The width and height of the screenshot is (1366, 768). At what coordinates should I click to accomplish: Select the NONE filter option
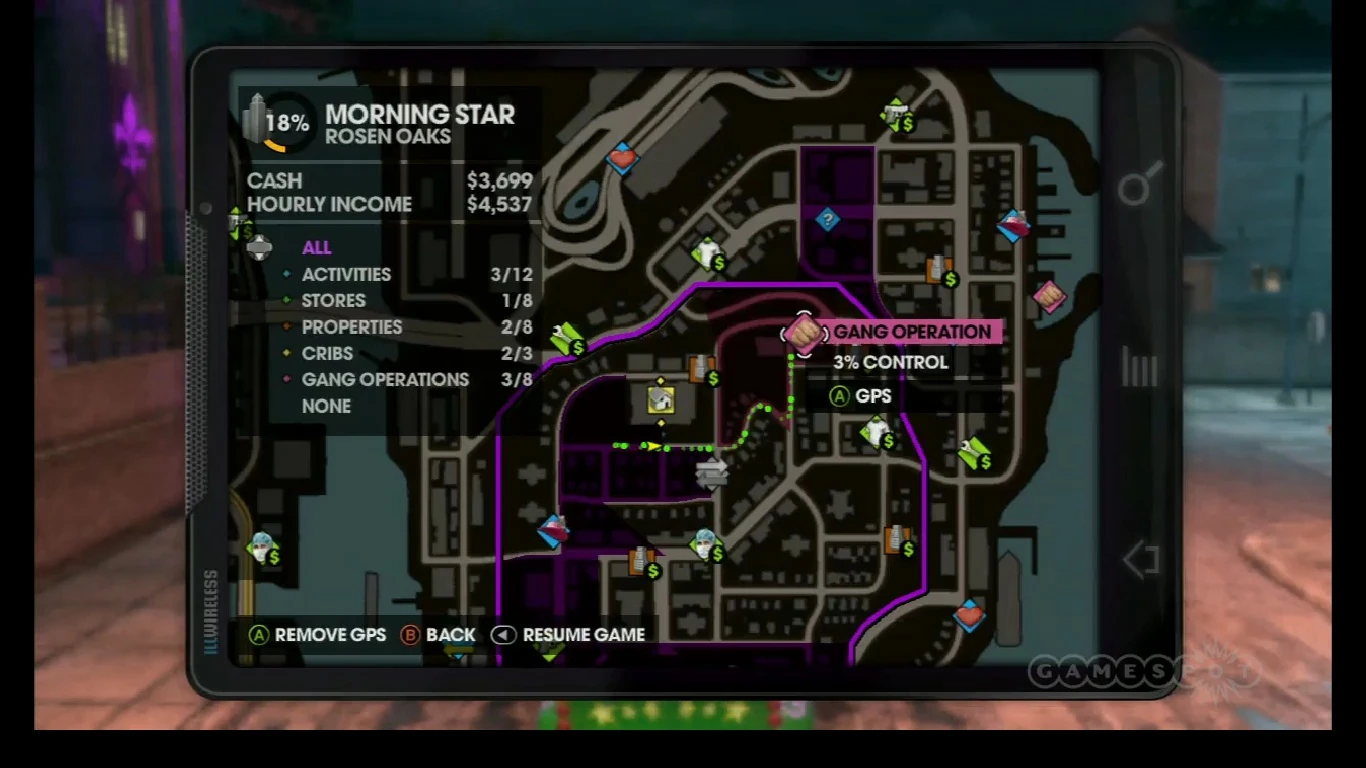pyautogui.click(x=327, y=406)
